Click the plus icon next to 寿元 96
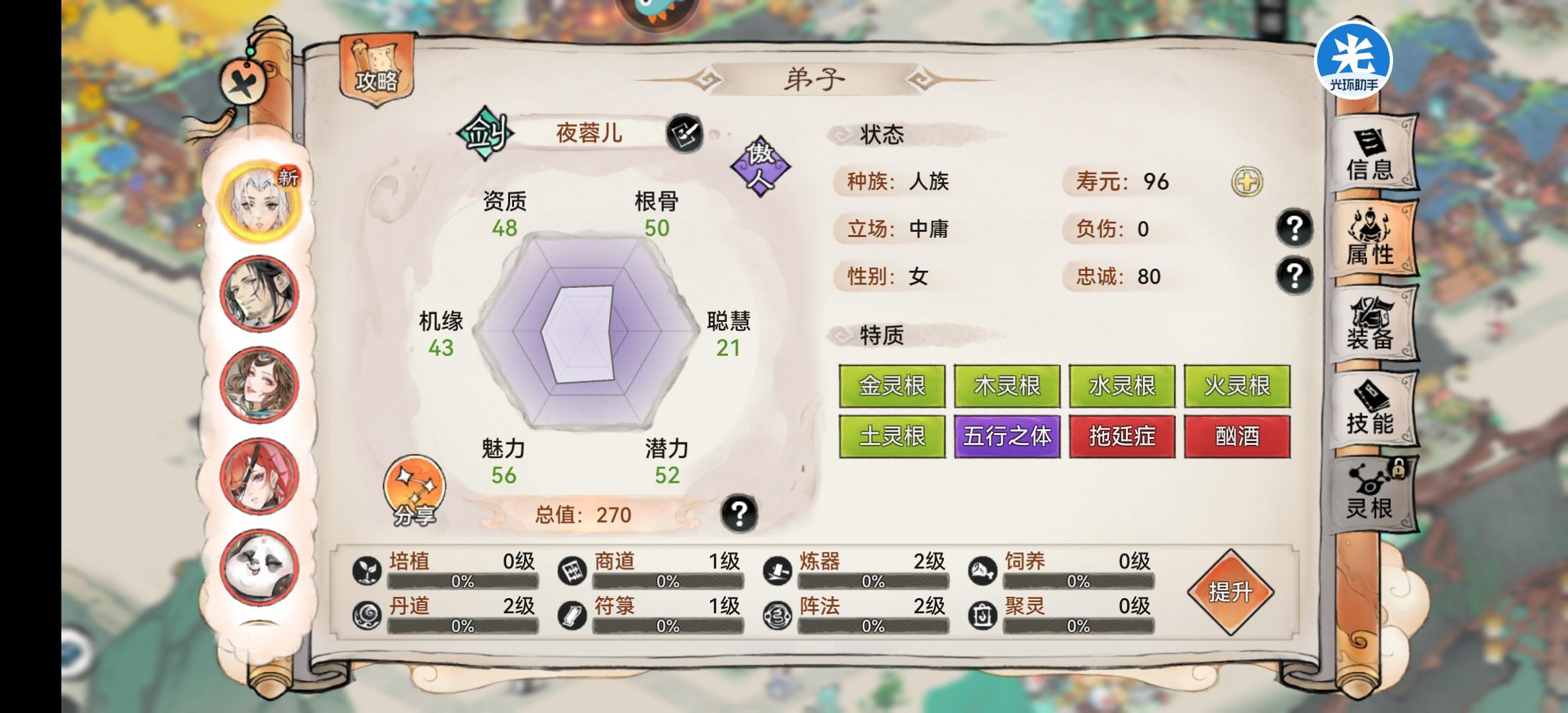This screenshot has width=1568, height=713. click(x=1247, y=183)
